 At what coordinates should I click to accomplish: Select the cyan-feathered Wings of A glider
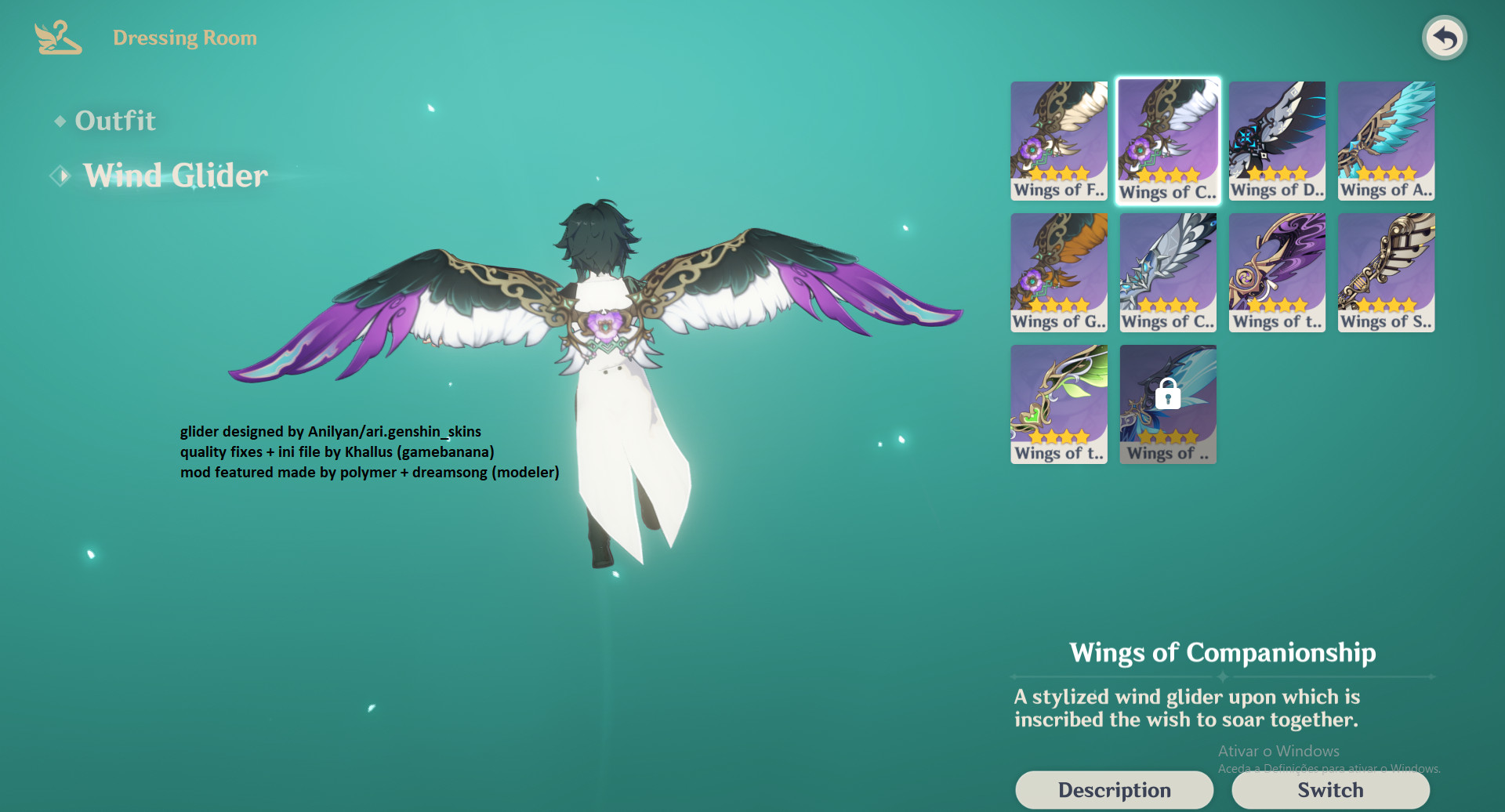1385,140
